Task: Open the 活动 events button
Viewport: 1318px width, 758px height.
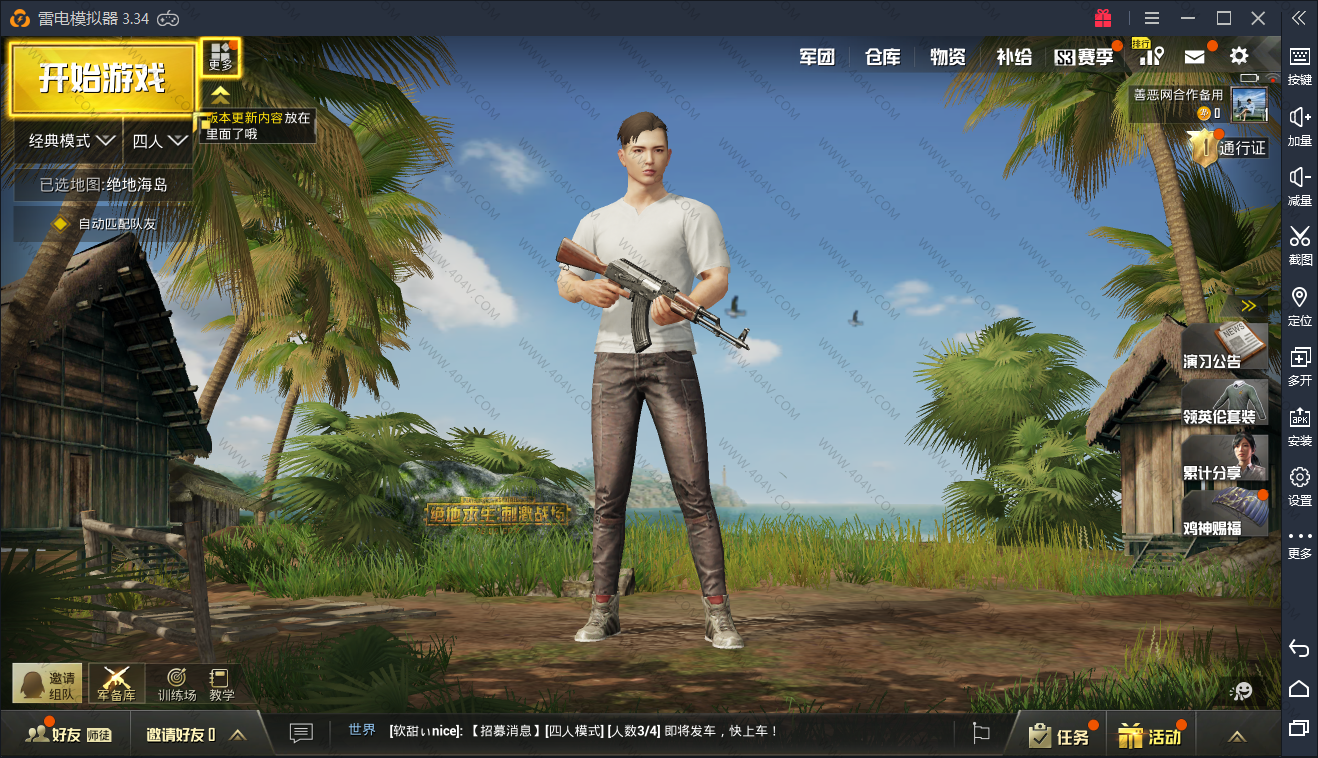Action: click(1152, 736)
